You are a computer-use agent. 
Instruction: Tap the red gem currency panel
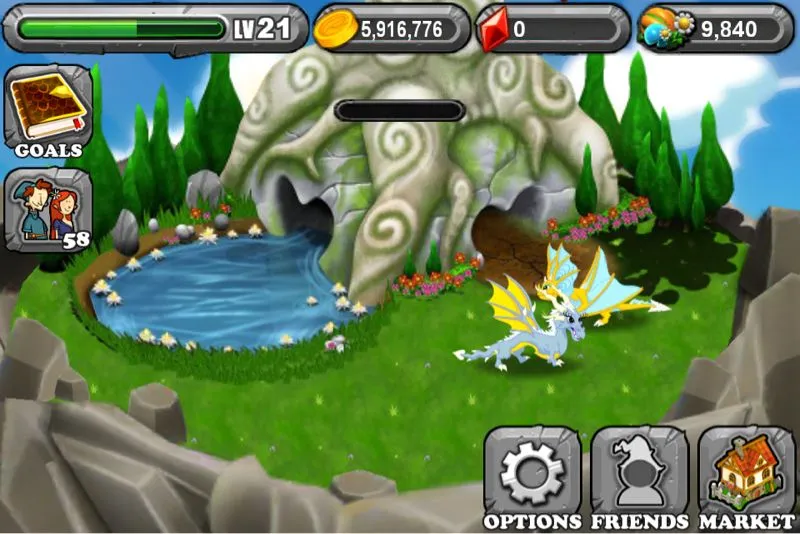click(552, 29)
